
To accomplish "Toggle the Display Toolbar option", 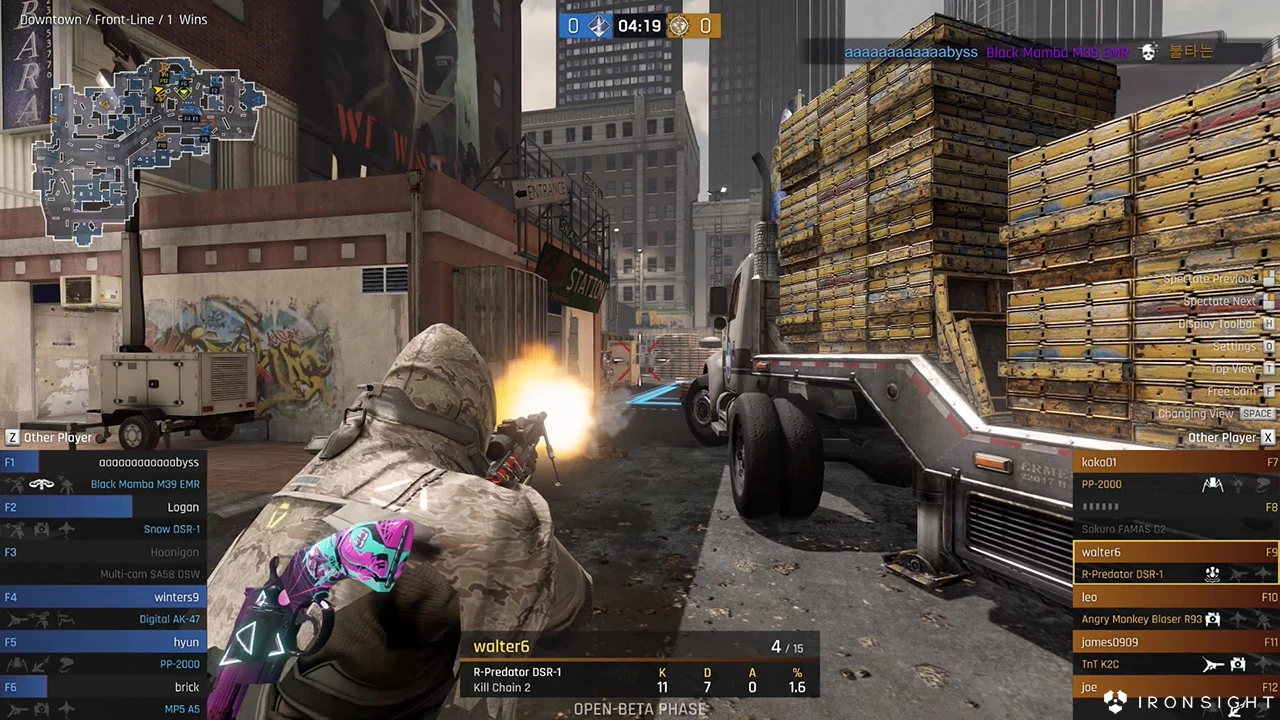I will (1216, 324).
